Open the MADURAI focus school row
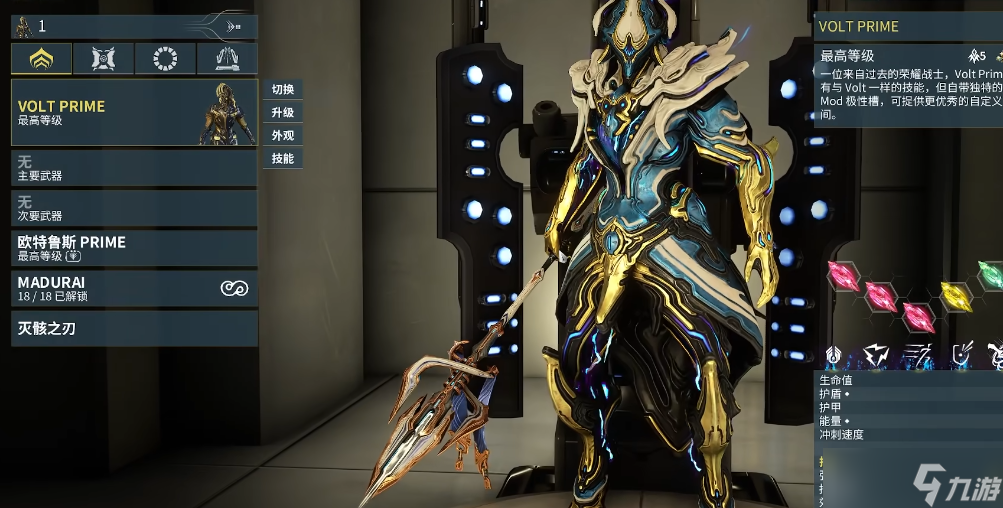Viewport: 1003px width, 508px height. [134, 289]
